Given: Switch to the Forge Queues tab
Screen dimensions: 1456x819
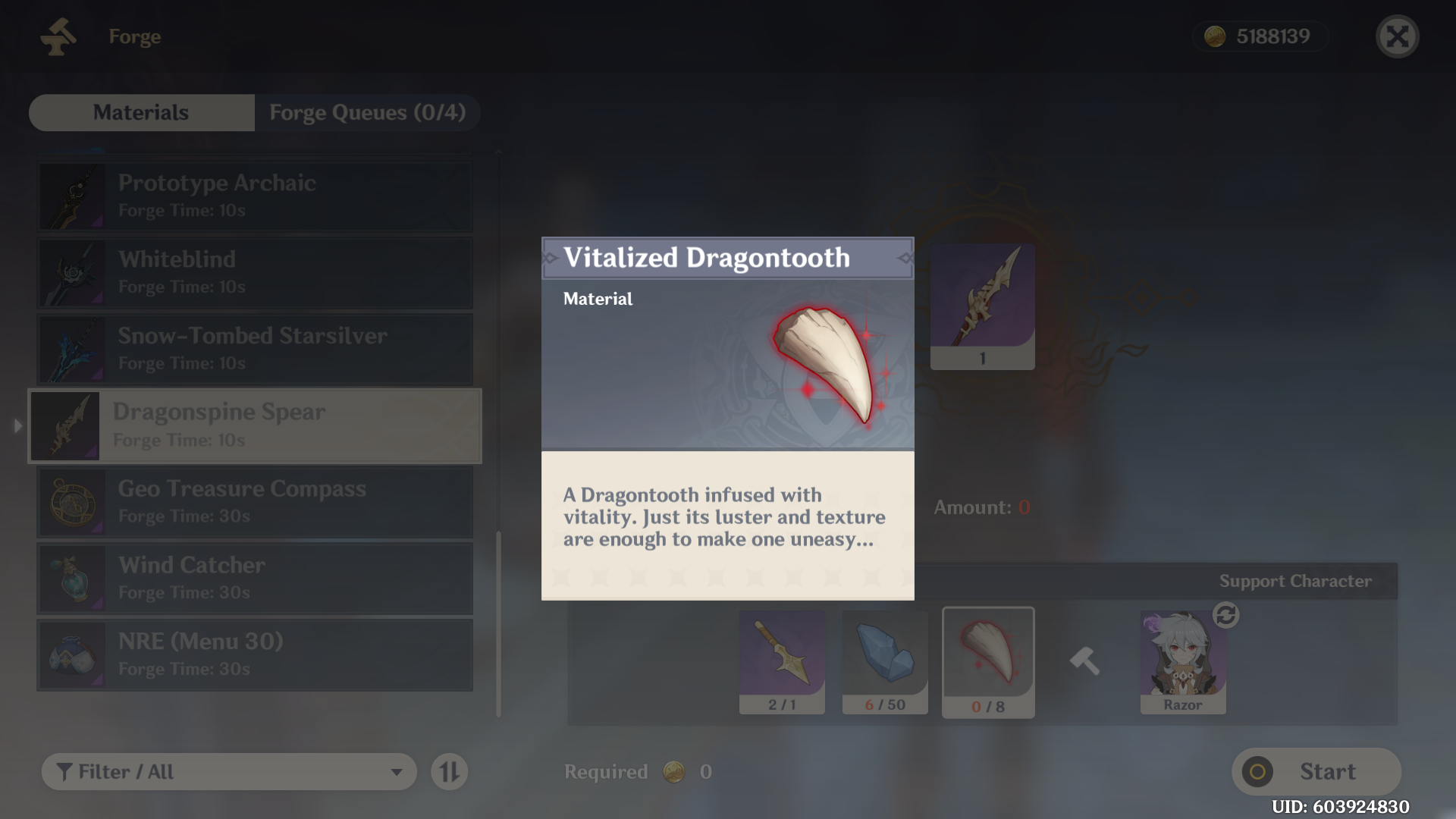Looking at the screenshot, I should point(366,112).
